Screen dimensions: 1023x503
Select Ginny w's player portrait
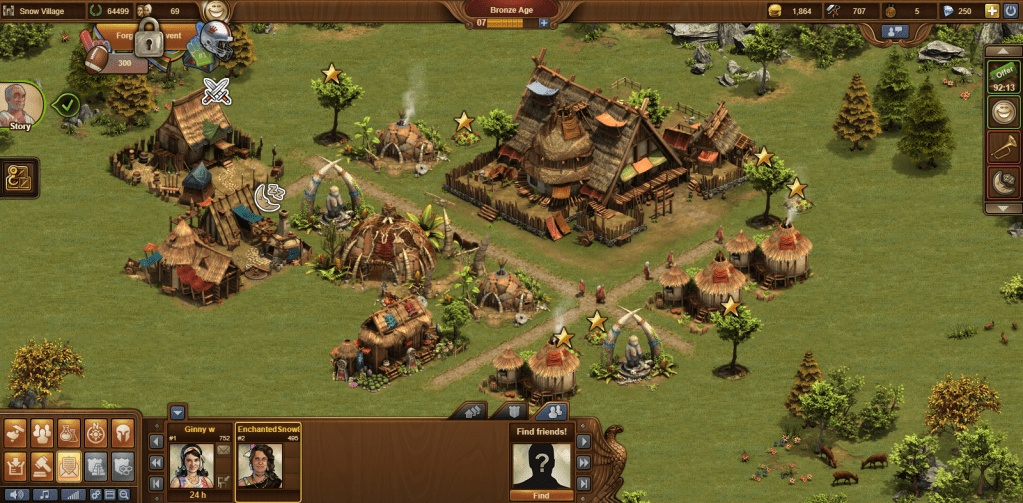[192, 464]
